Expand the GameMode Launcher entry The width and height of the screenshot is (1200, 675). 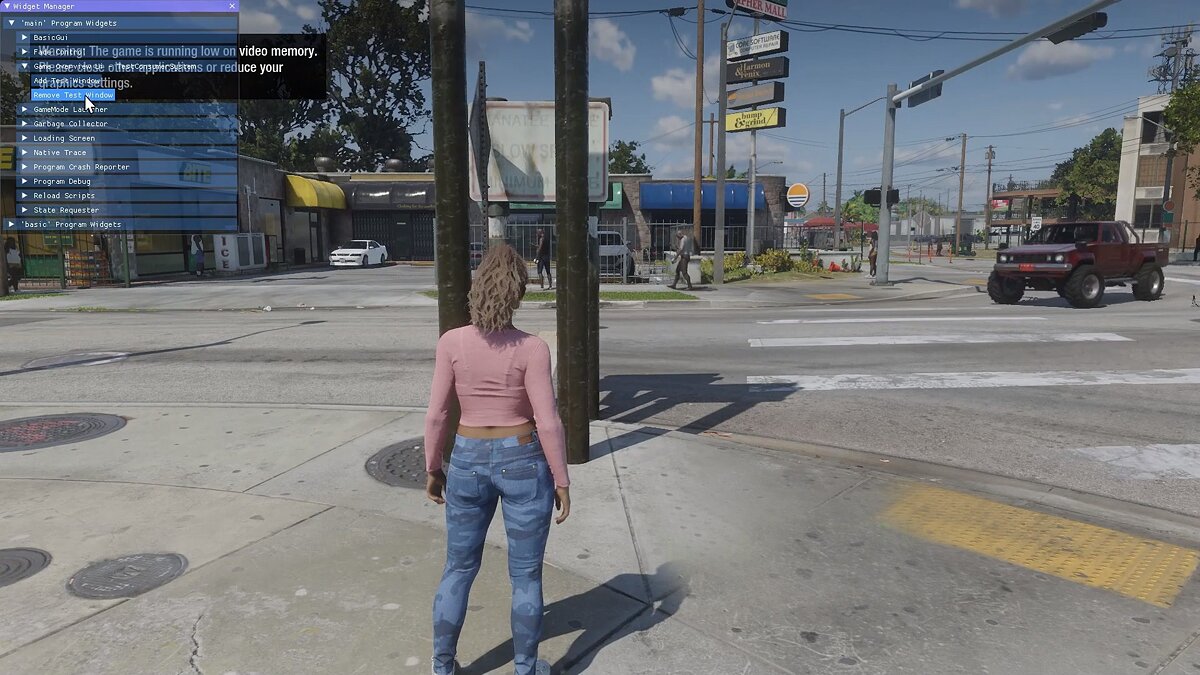(x=25, y=109)
